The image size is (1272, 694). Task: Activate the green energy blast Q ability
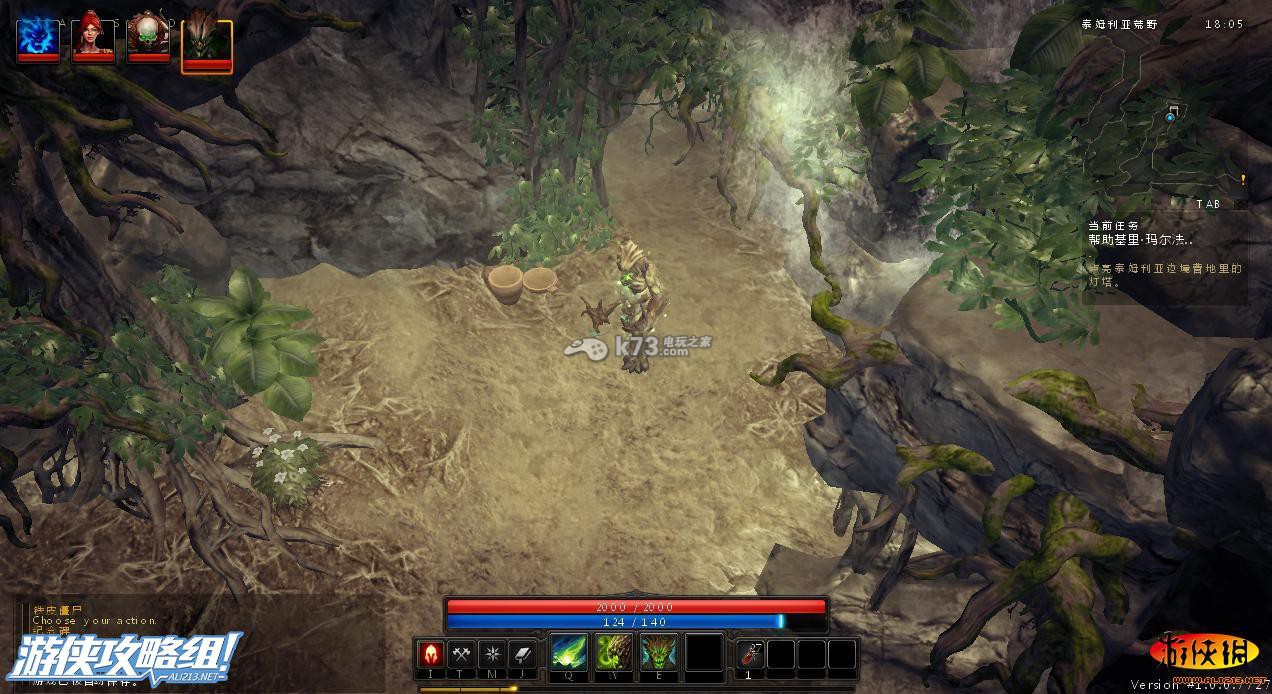[x=569, y=654]
